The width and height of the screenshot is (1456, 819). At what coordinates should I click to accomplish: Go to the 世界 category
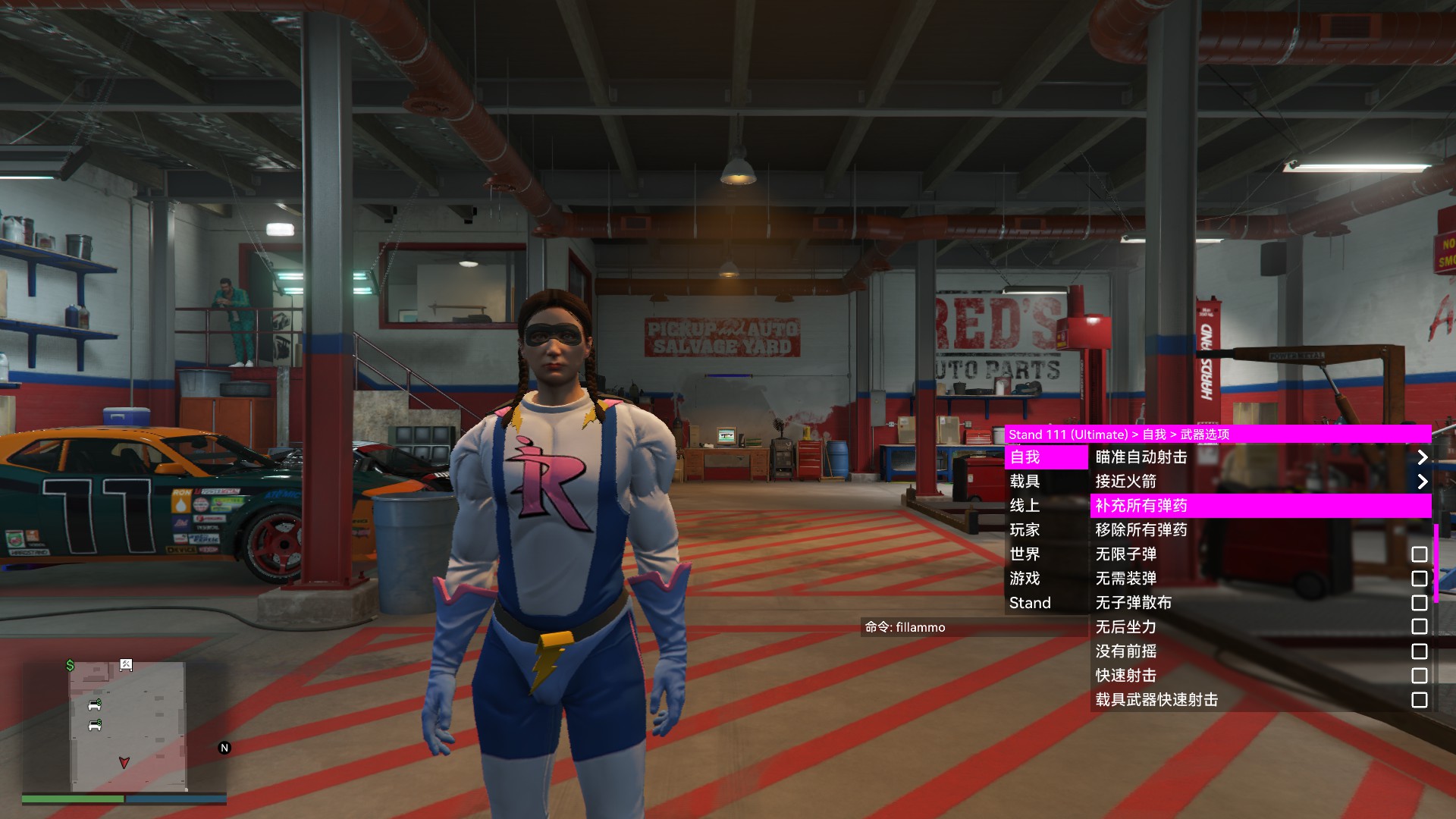click(x=1046, y=554)
